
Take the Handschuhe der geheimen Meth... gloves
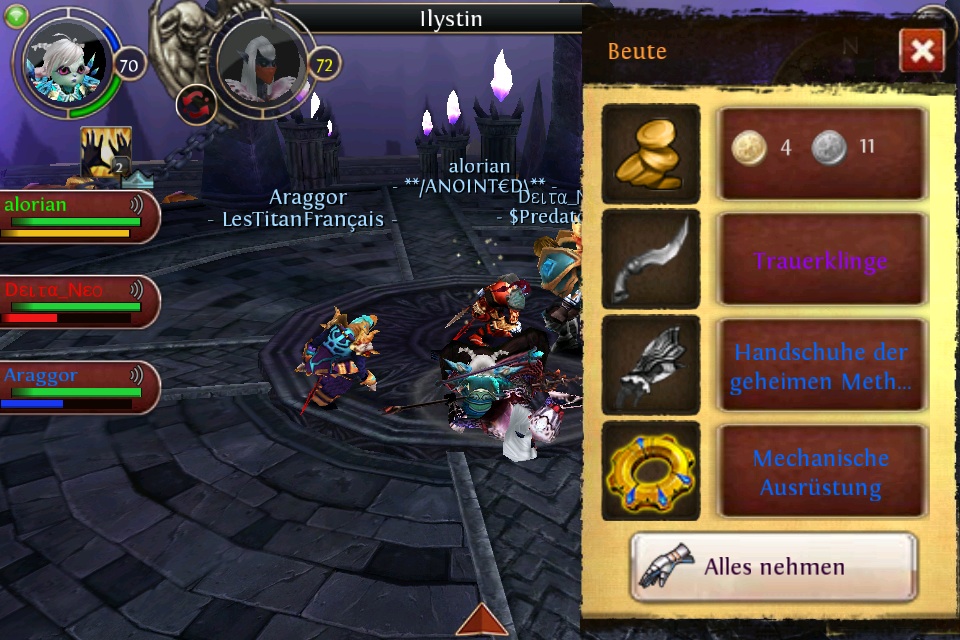click(821, 366)
